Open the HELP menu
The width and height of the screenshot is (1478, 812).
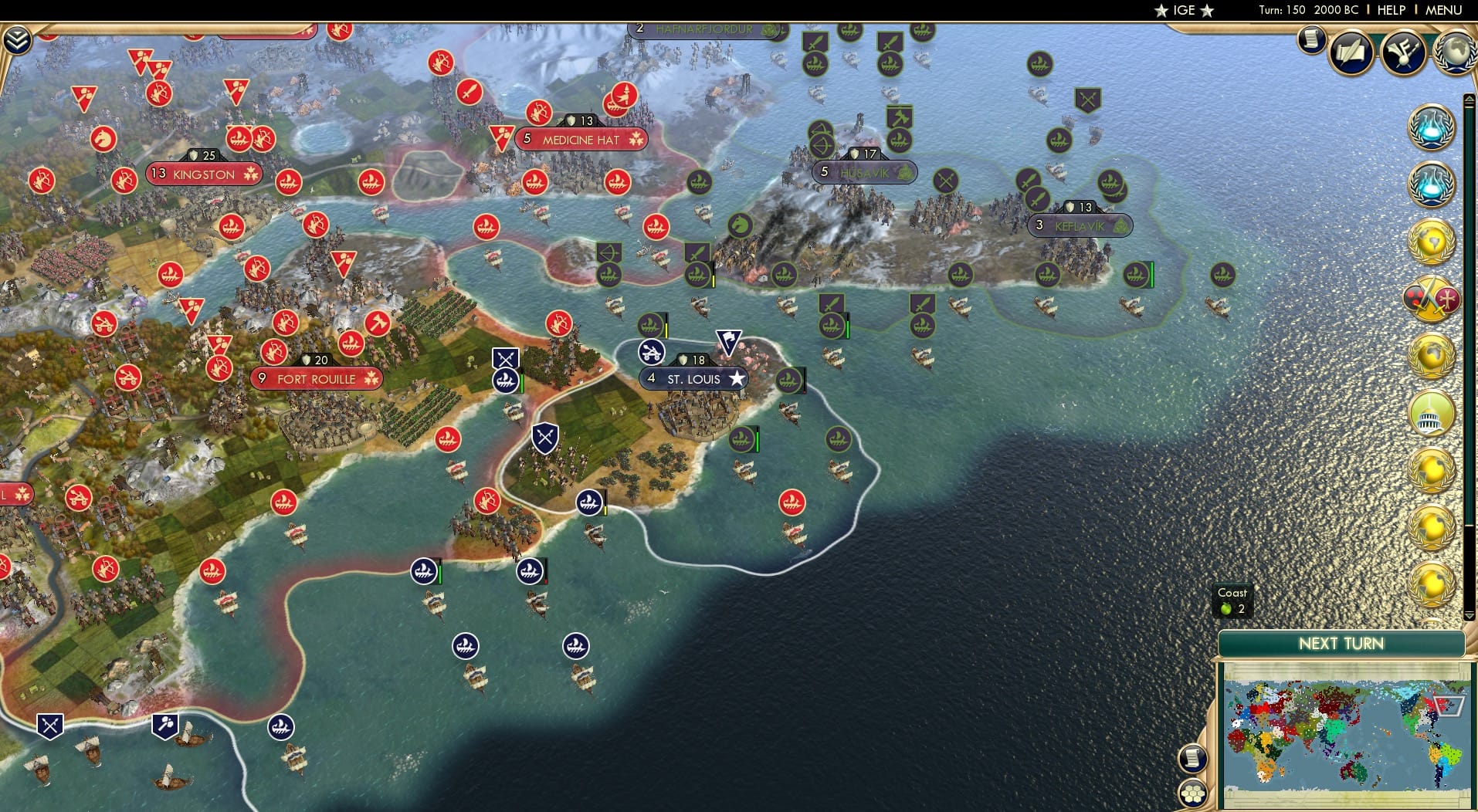(x=1390, y=10)
